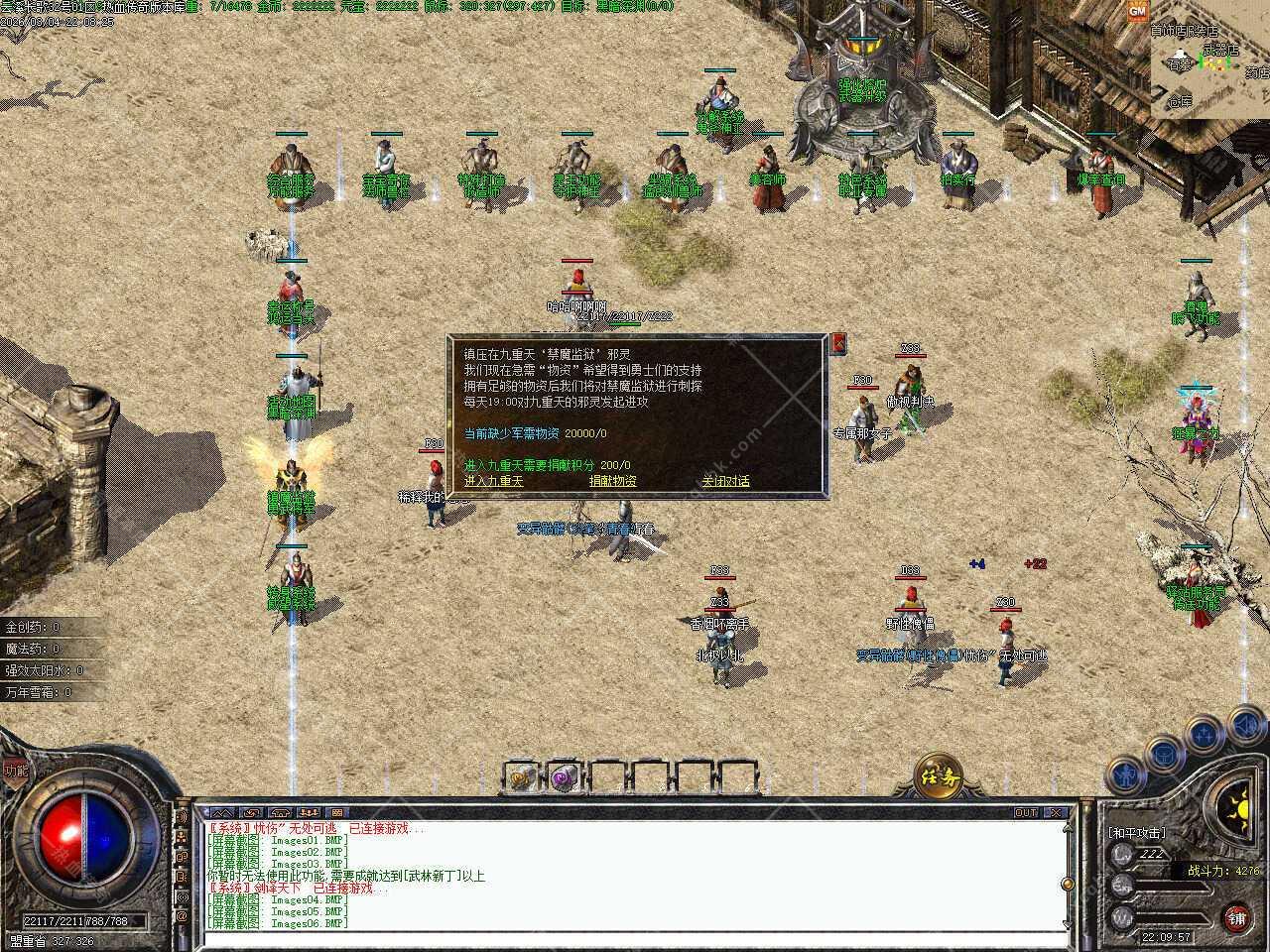The width and height of the screenshot is (1270, 952).
Task: Toggle the 和平攻击 attack mode label
Action: (x=1137, y=833)
